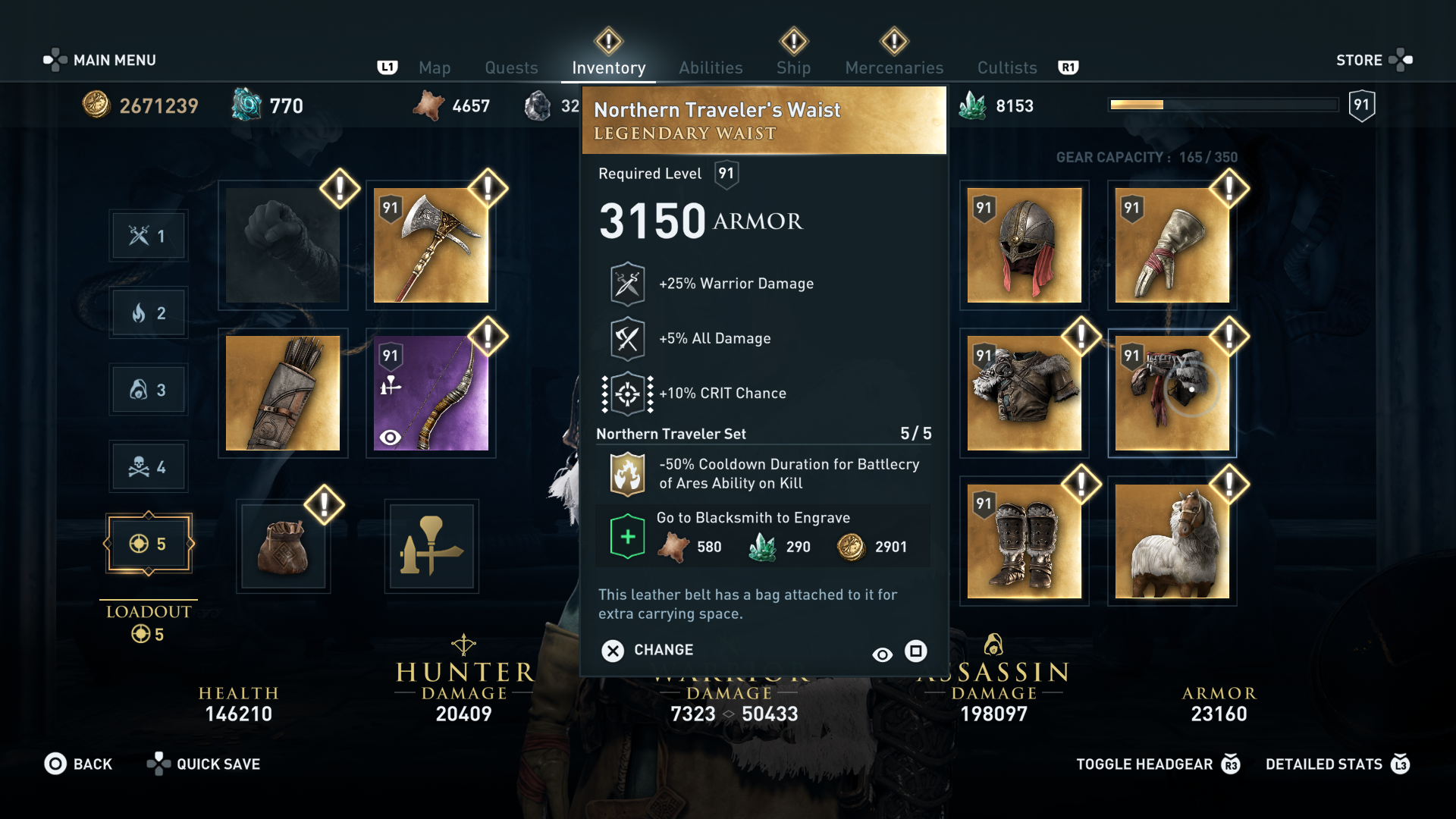Open Loadout 5 selector
Screen dimensions: 1456x819
click(149, 543)
